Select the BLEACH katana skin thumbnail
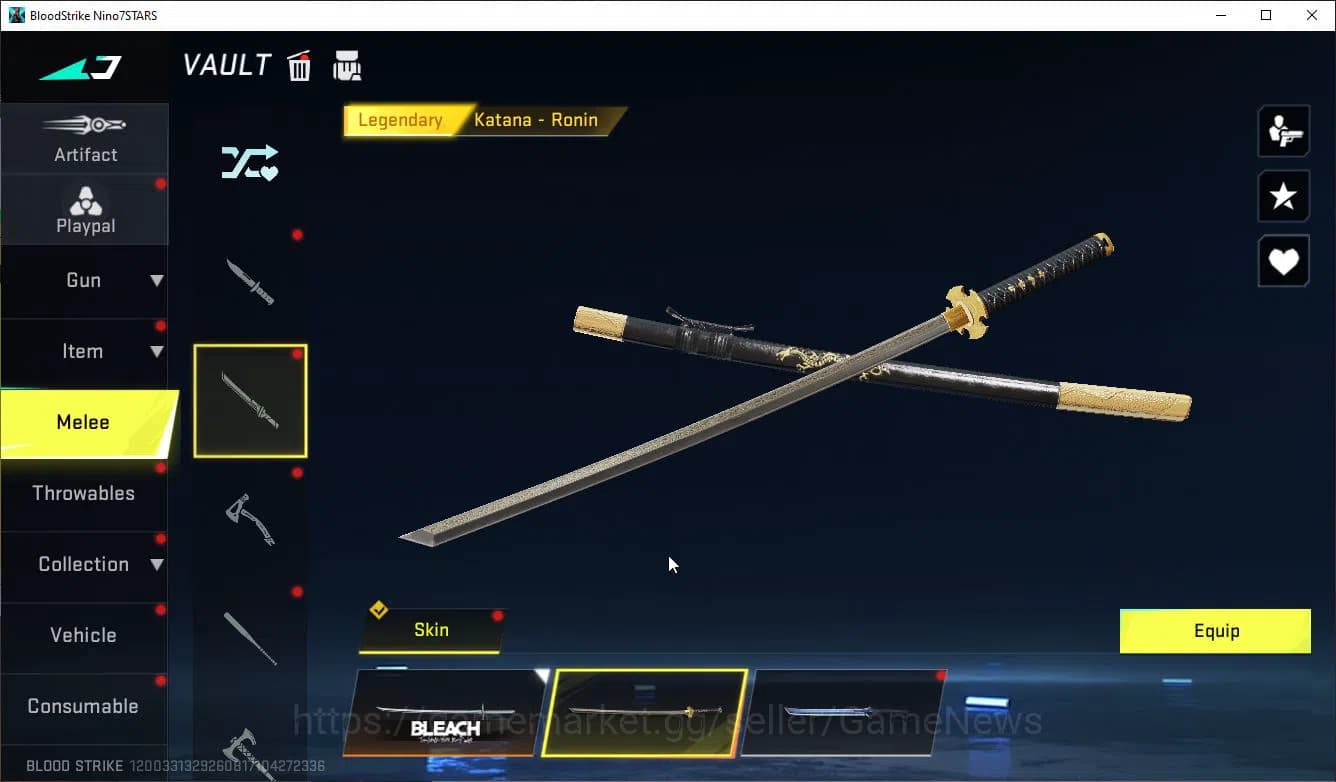This screenshot has height=782, width=1336. tap(443, 713)
